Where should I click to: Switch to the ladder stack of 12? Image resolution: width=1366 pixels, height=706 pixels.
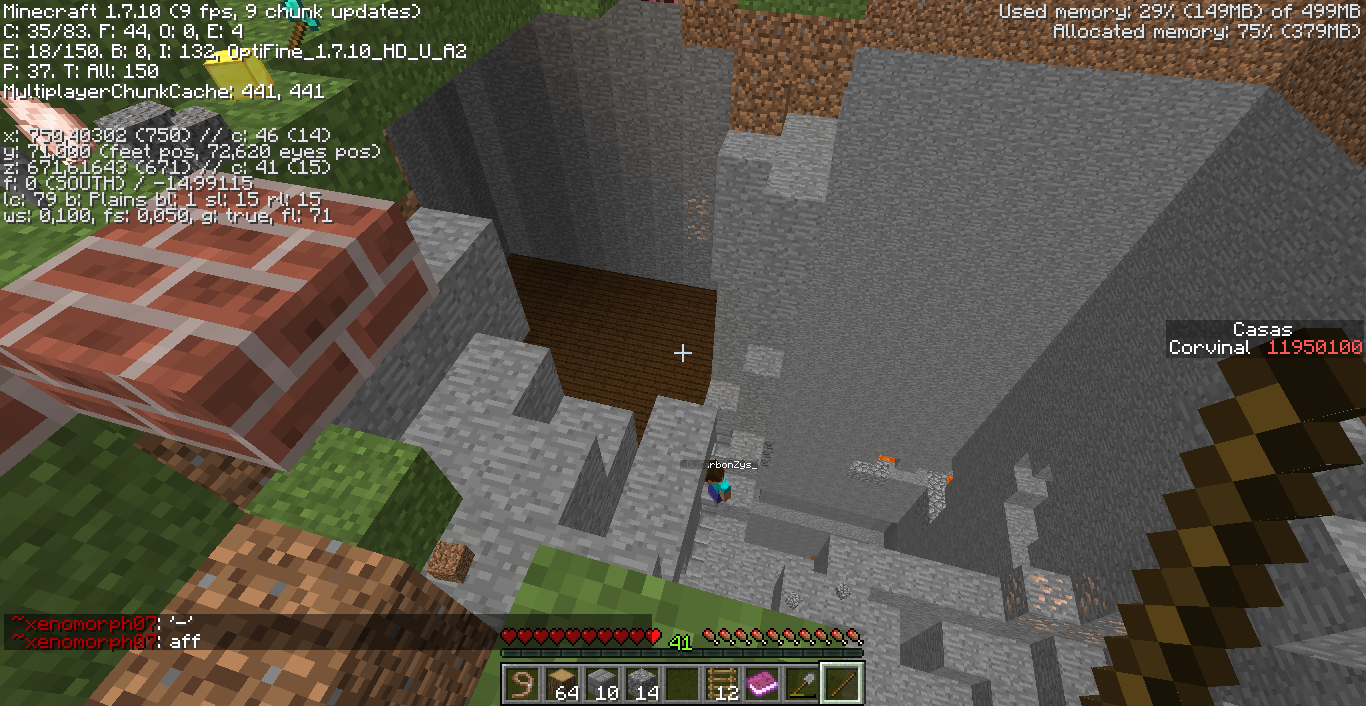722,684
